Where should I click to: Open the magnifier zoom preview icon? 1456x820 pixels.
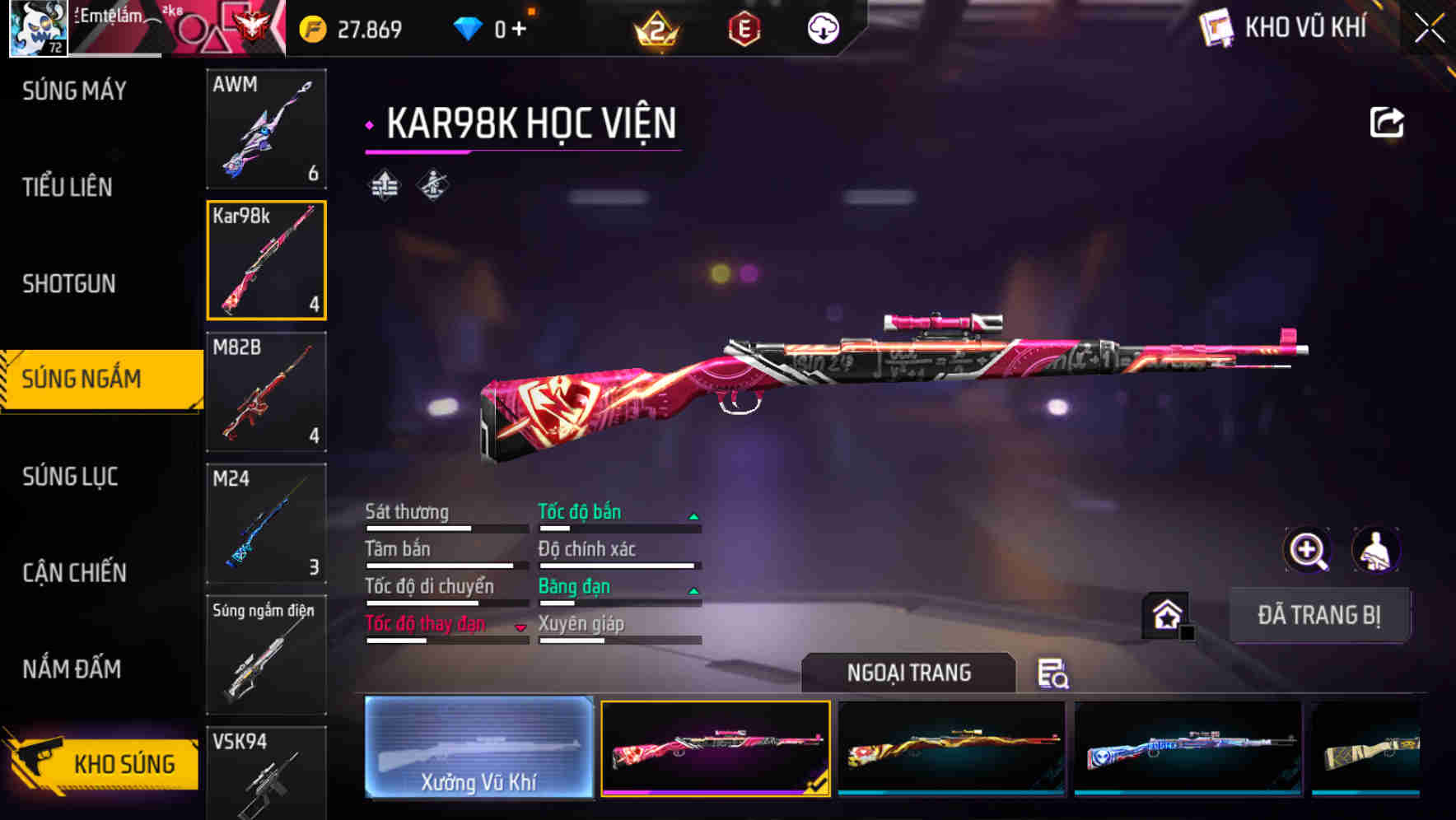1307,550
